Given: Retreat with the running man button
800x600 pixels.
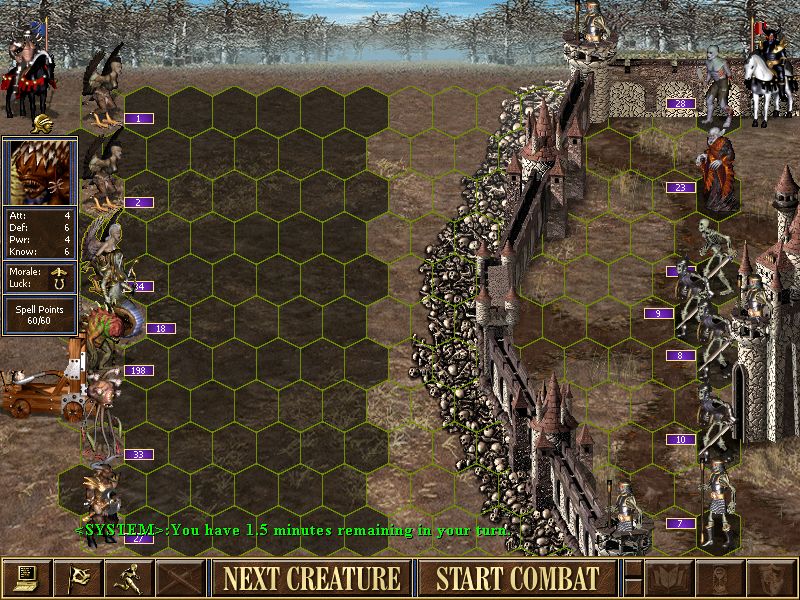Looking at the screenshot, I should coord(128,578).
